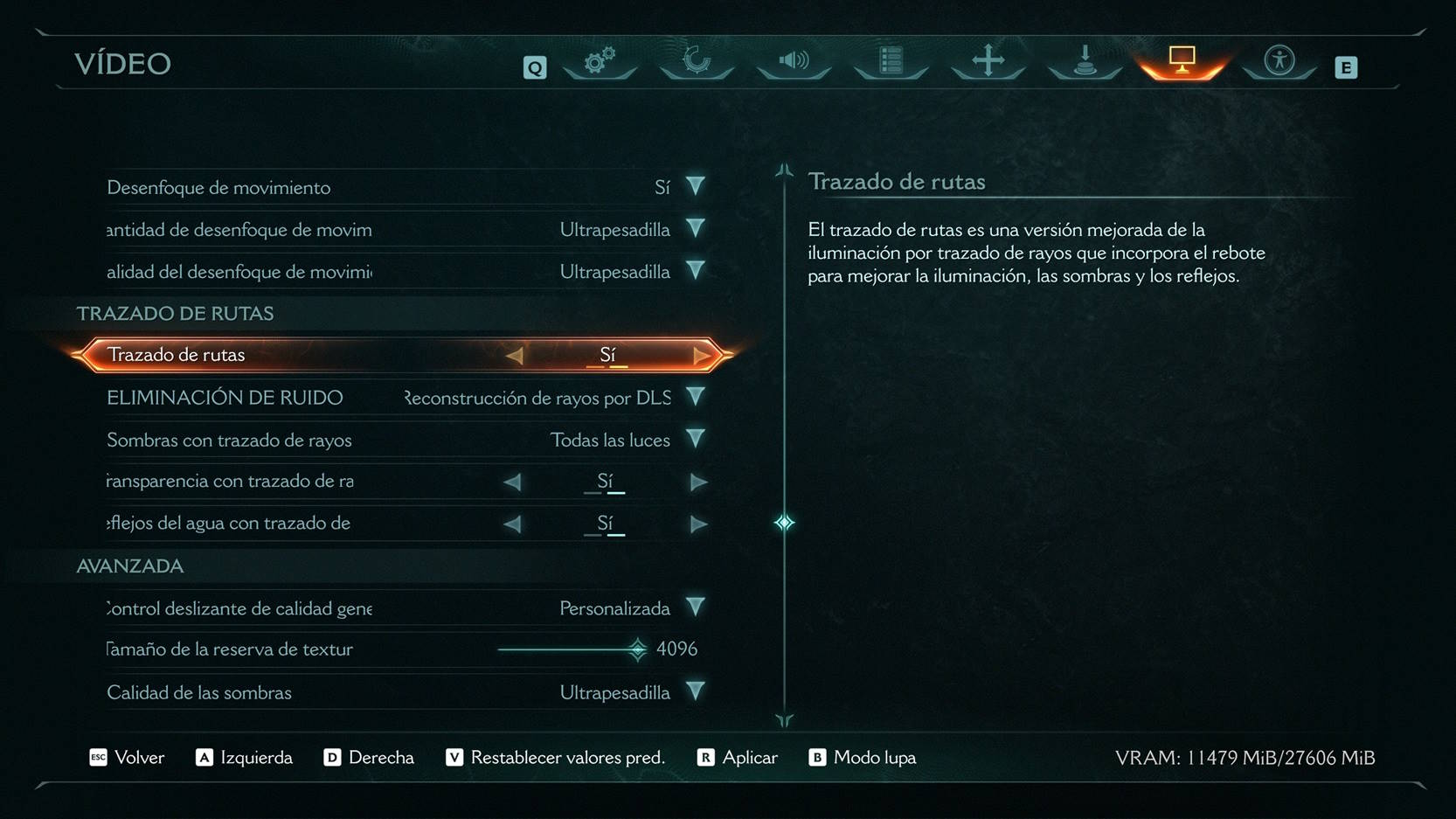Switch to the joystick controls tab
The width and height of the screenshot is (1456, 819).
click(x=1085, y=61)
